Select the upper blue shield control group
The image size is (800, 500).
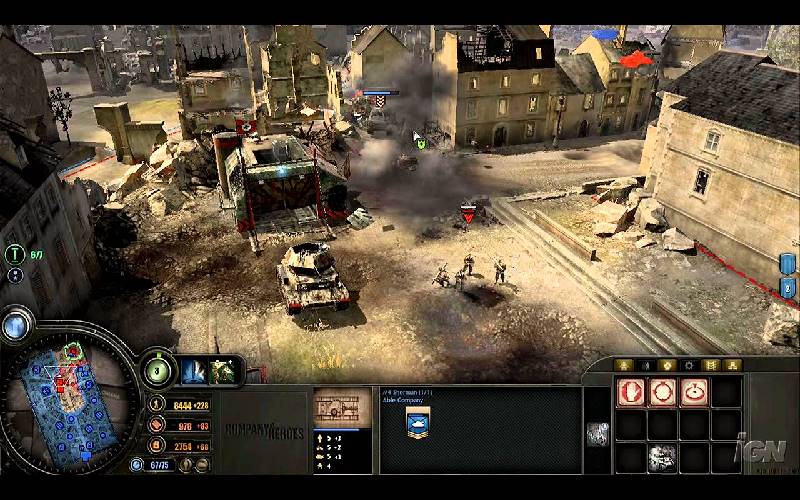[787, 264]
